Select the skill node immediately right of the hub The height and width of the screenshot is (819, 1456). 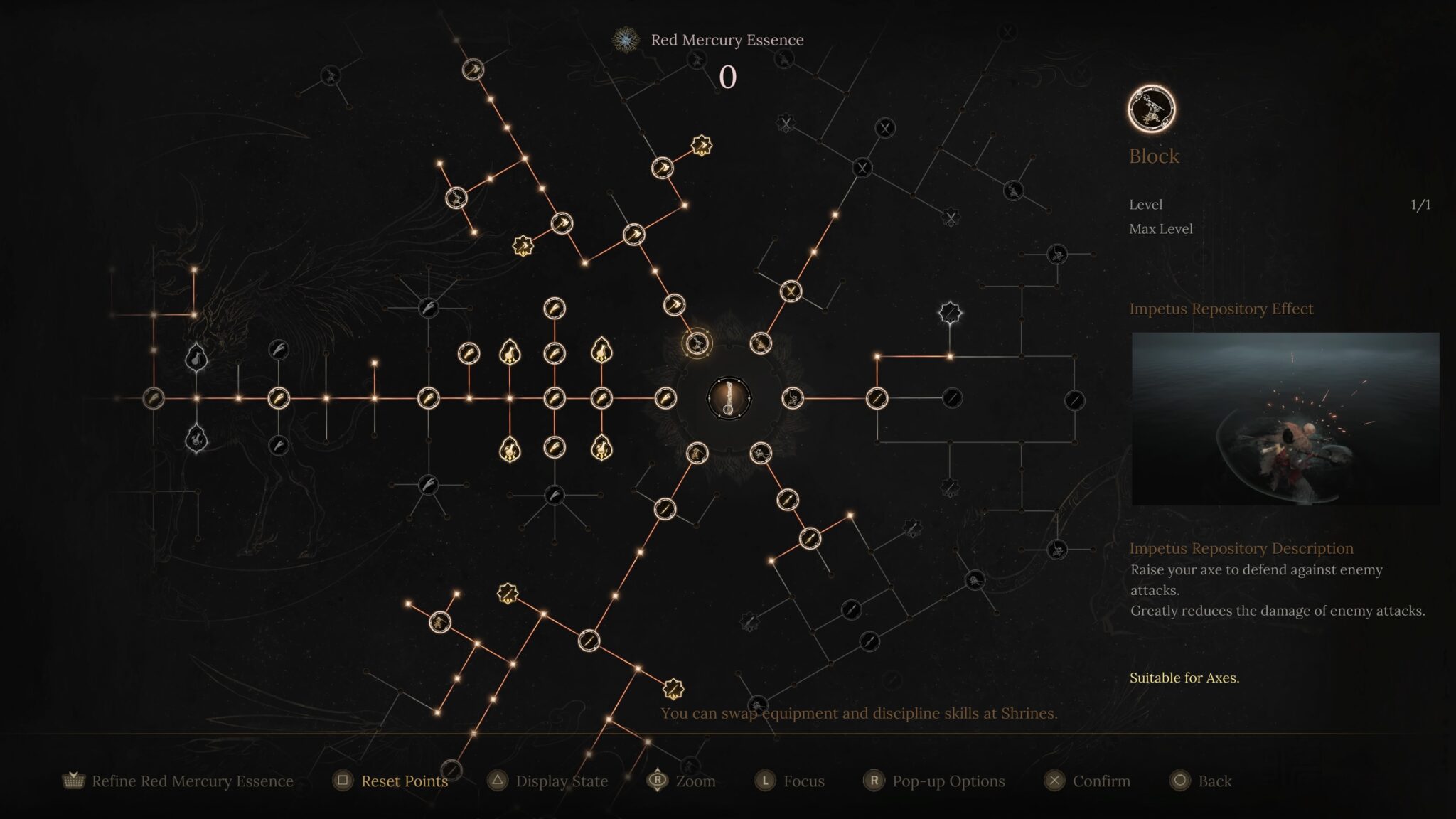tap(792, 398)
